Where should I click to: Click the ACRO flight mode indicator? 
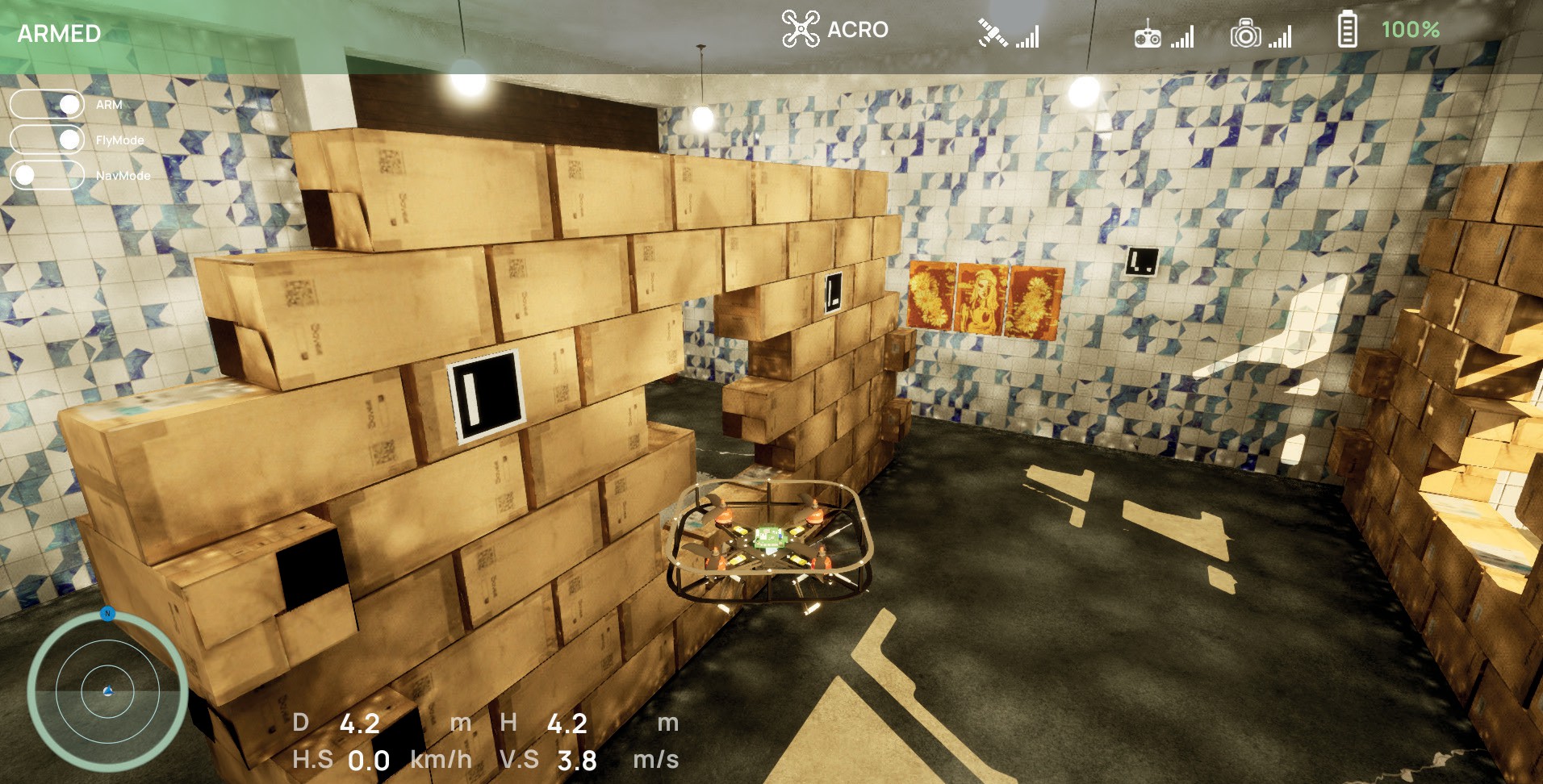point(834,30)
